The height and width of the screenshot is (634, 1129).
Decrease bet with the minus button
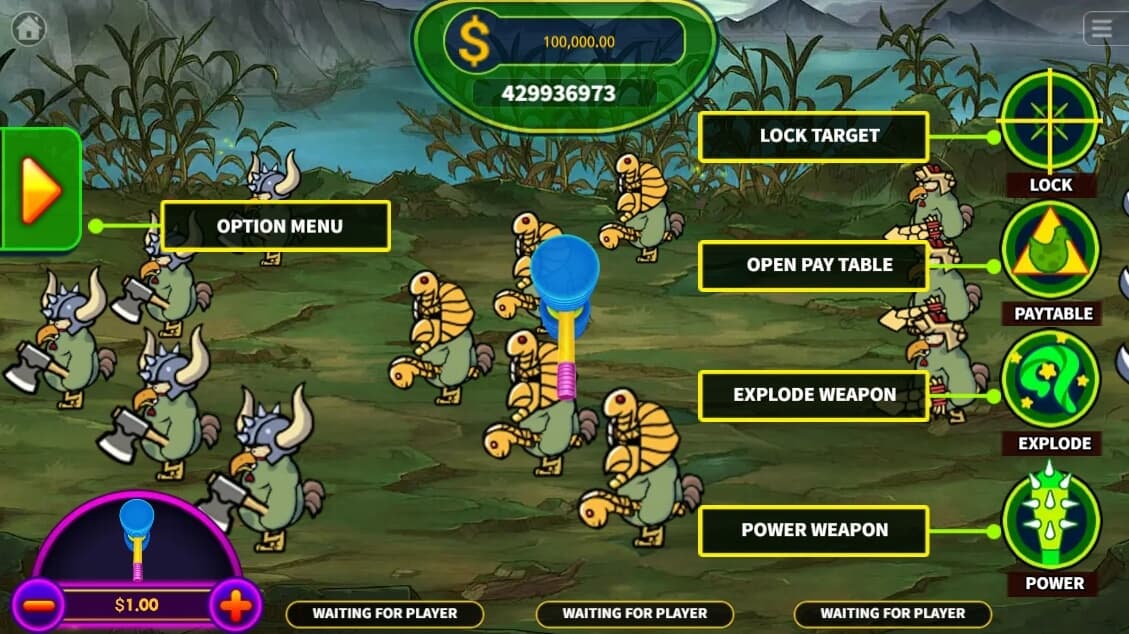(38, 605)
